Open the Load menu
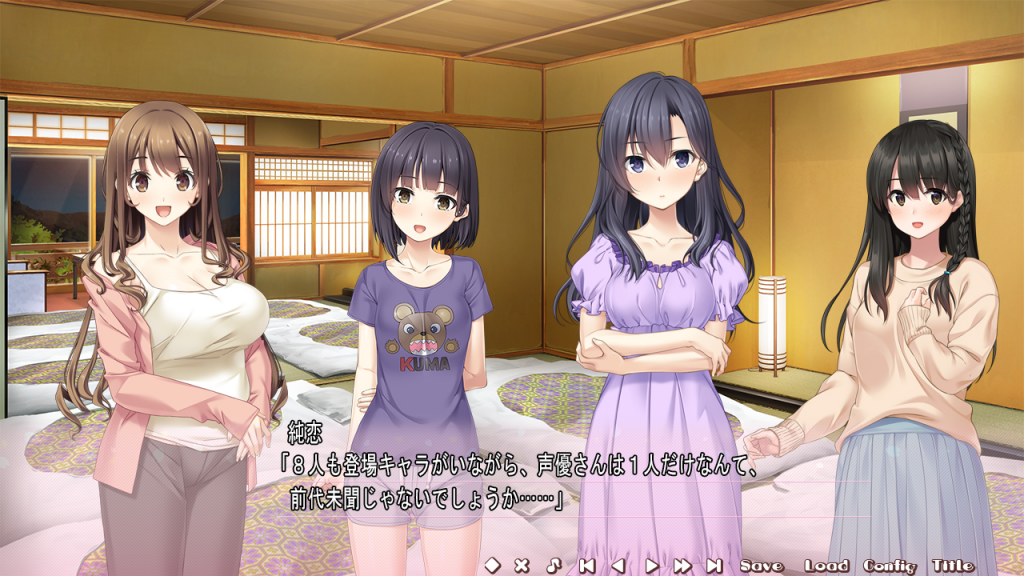 [x=827, y=565]
